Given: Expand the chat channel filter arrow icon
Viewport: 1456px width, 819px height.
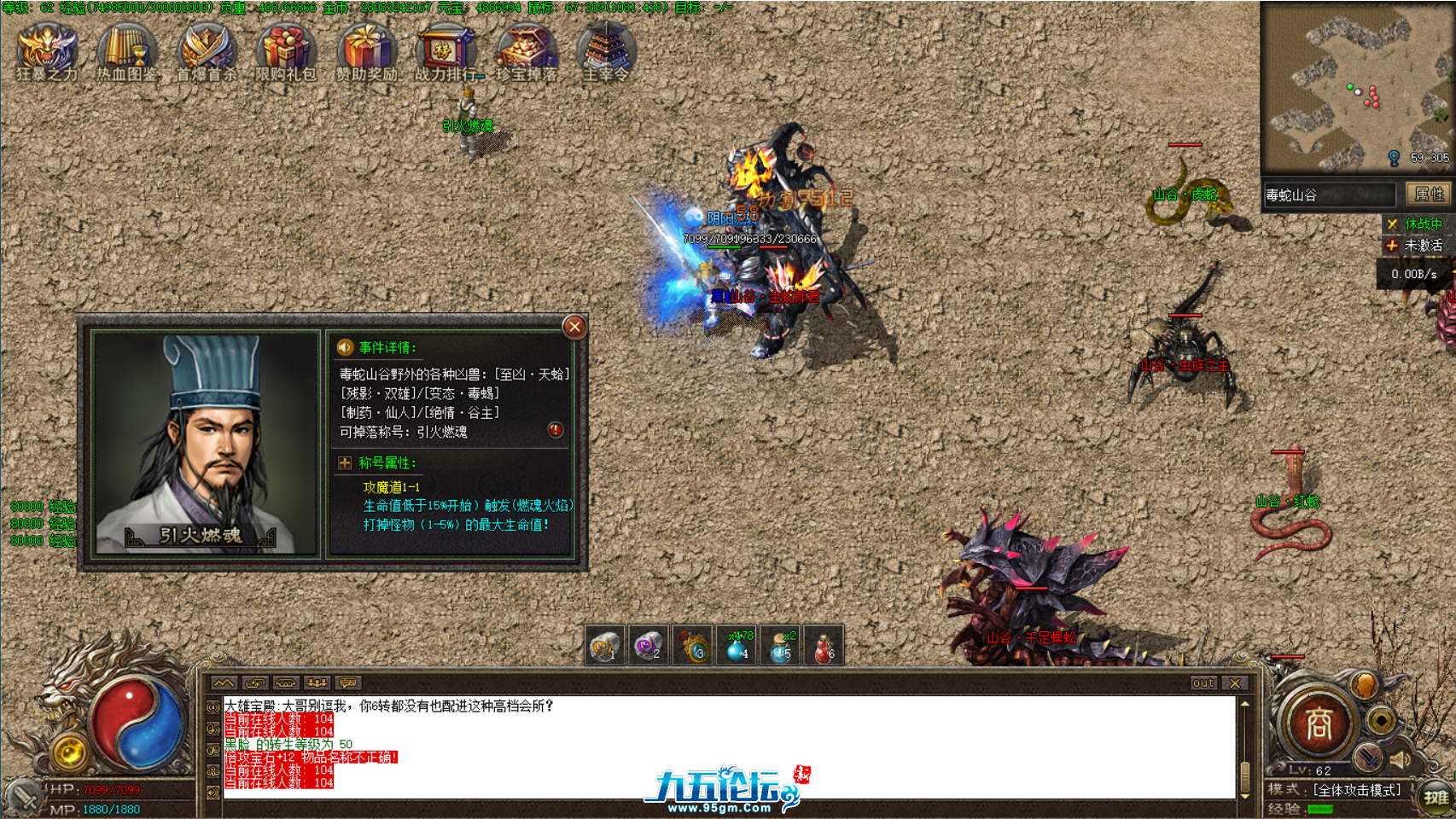Looking at the screenshot, I should (x=224, y=682).
